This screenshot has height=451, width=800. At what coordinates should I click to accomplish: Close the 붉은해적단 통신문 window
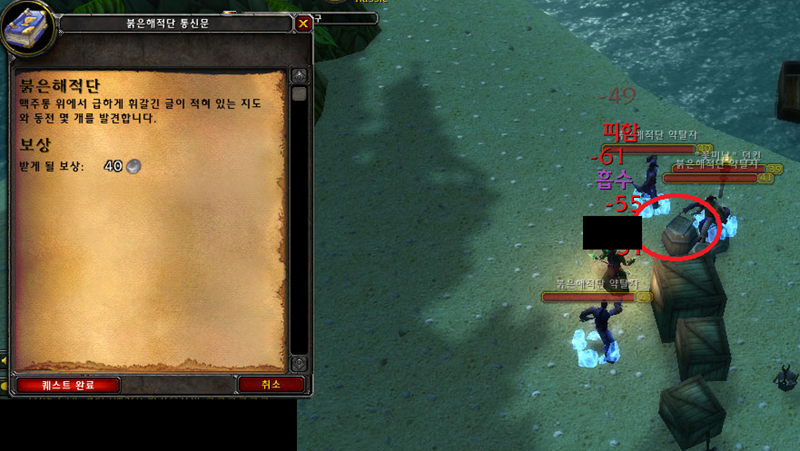(x=304, y=23)
